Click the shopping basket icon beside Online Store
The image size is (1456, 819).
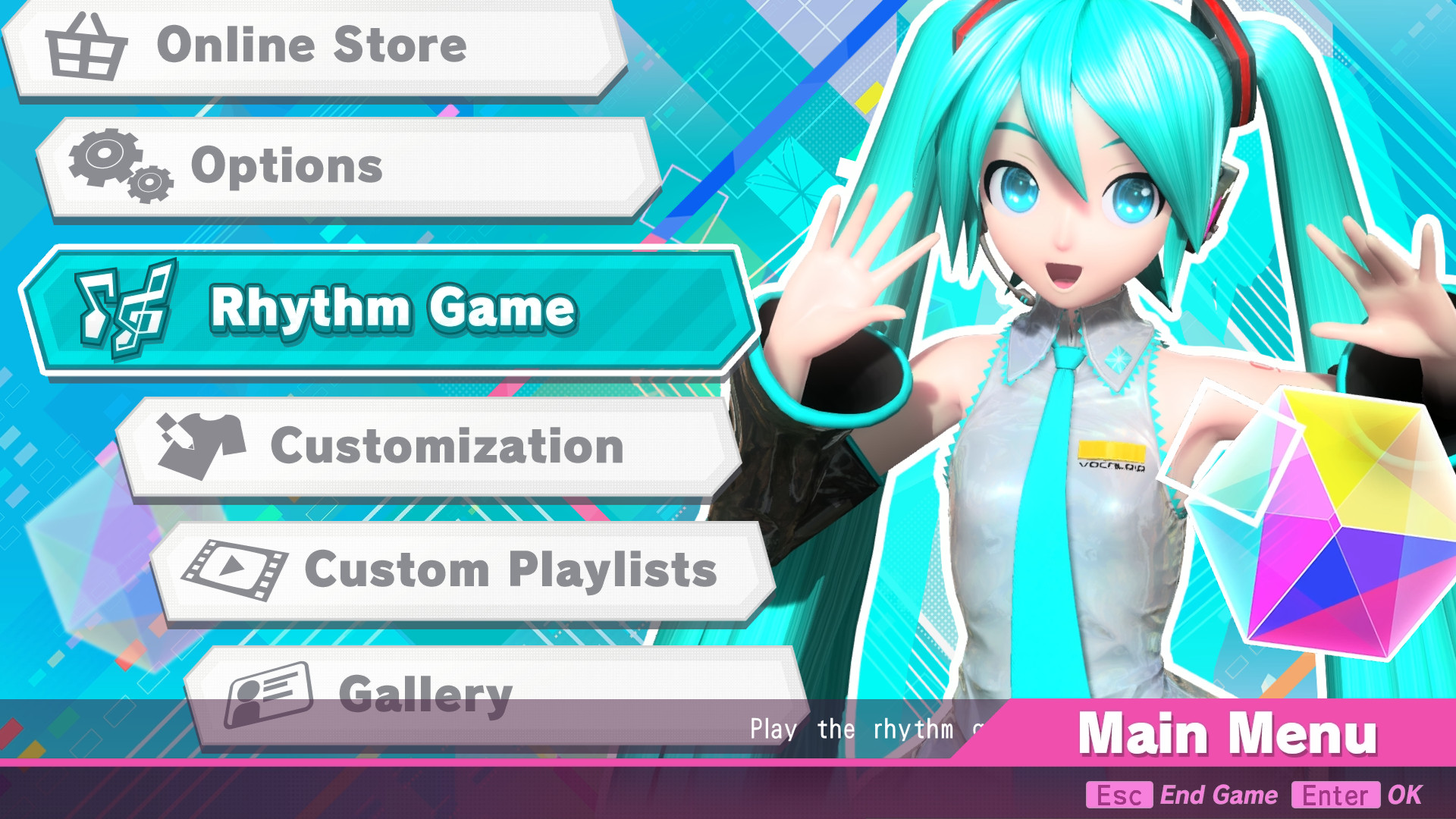[x=86, y=47]
